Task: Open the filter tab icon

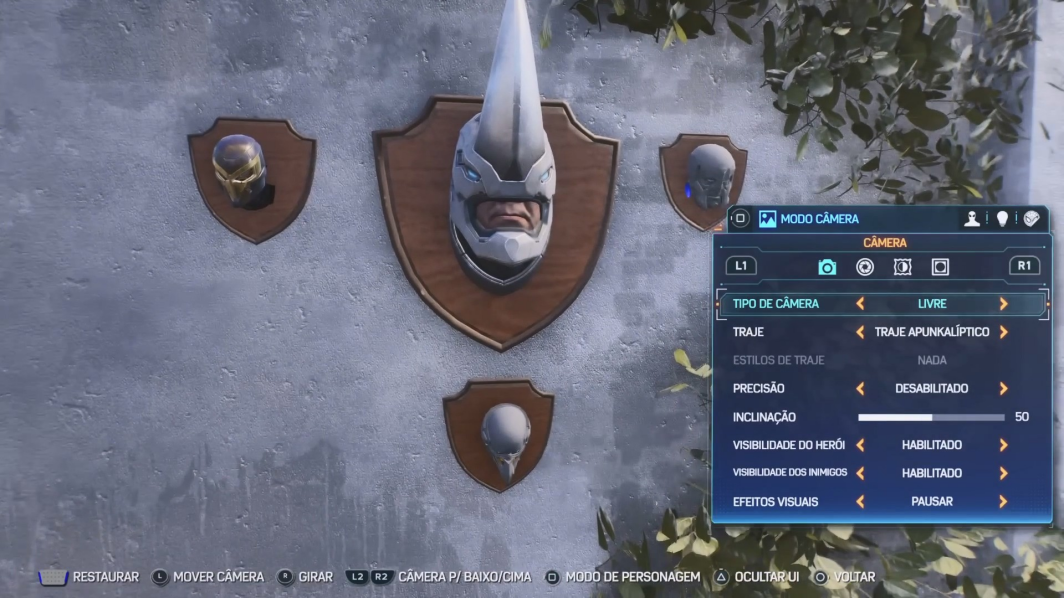Action: pyautogui.click(x=902, y=267)
